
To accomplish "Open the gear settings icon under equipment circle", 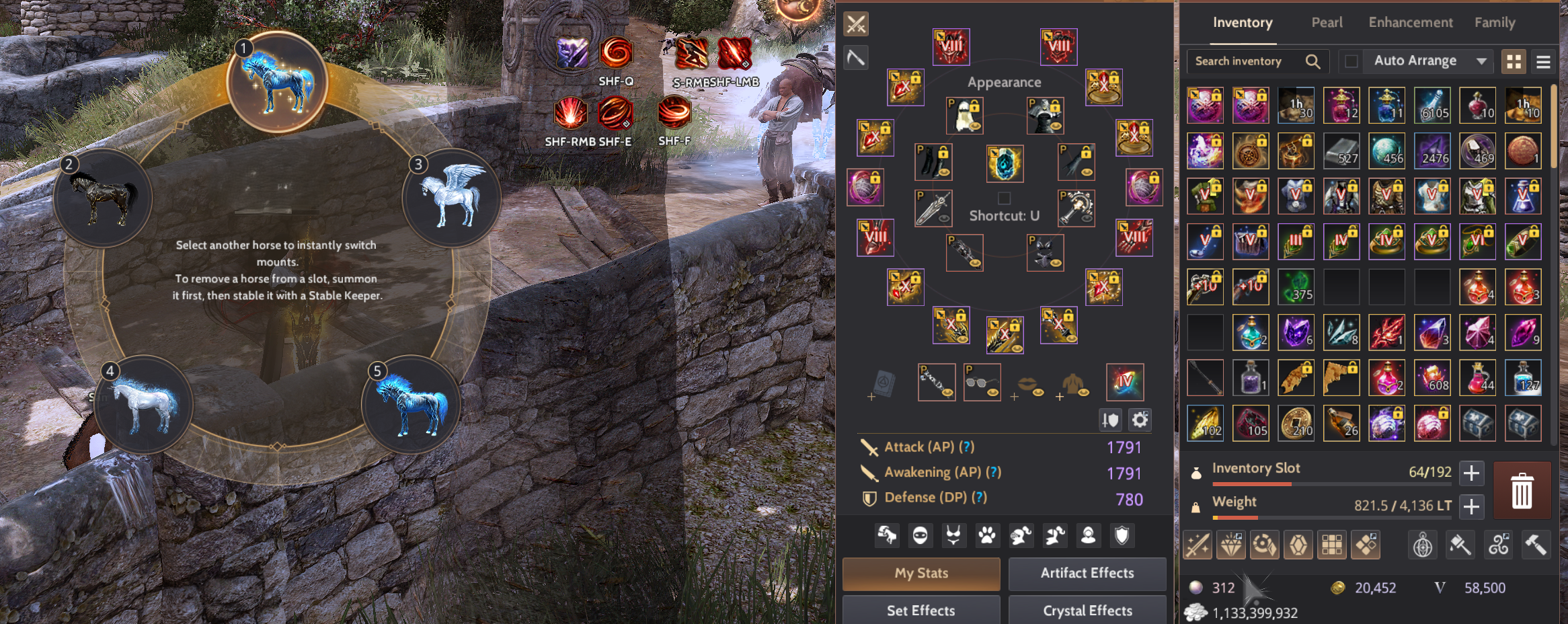I will (x=1140, y=420).
